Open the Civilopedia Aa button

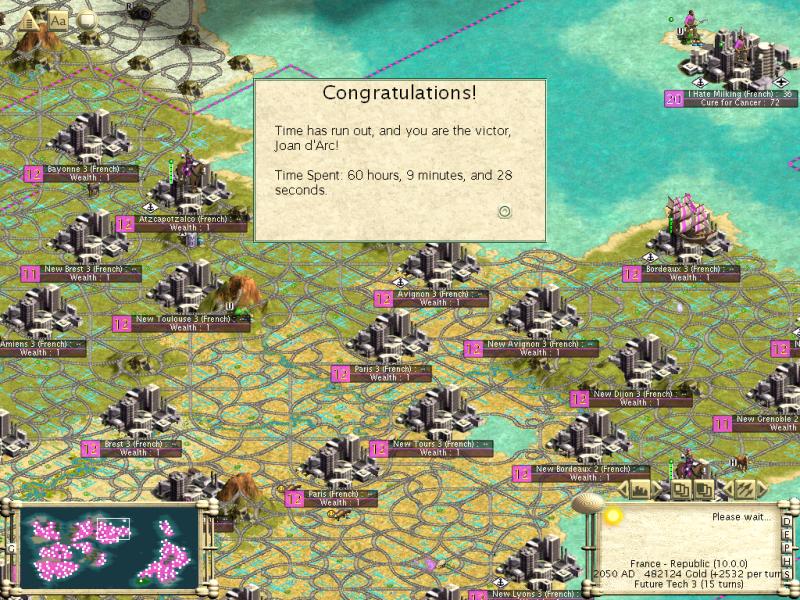click(58, 19)
